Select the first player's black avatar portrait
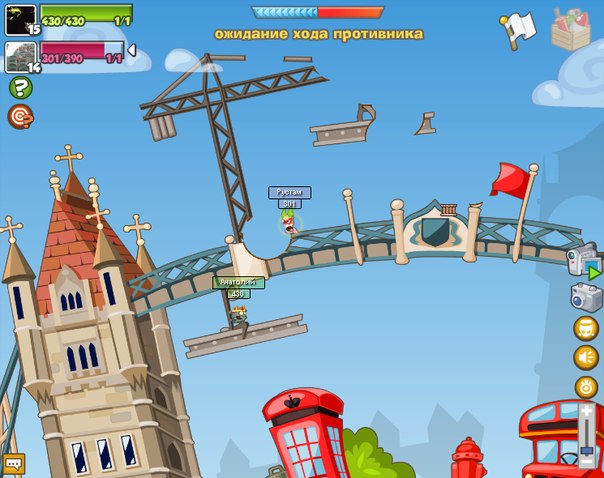Screen dimensions: 604x478 20,18
